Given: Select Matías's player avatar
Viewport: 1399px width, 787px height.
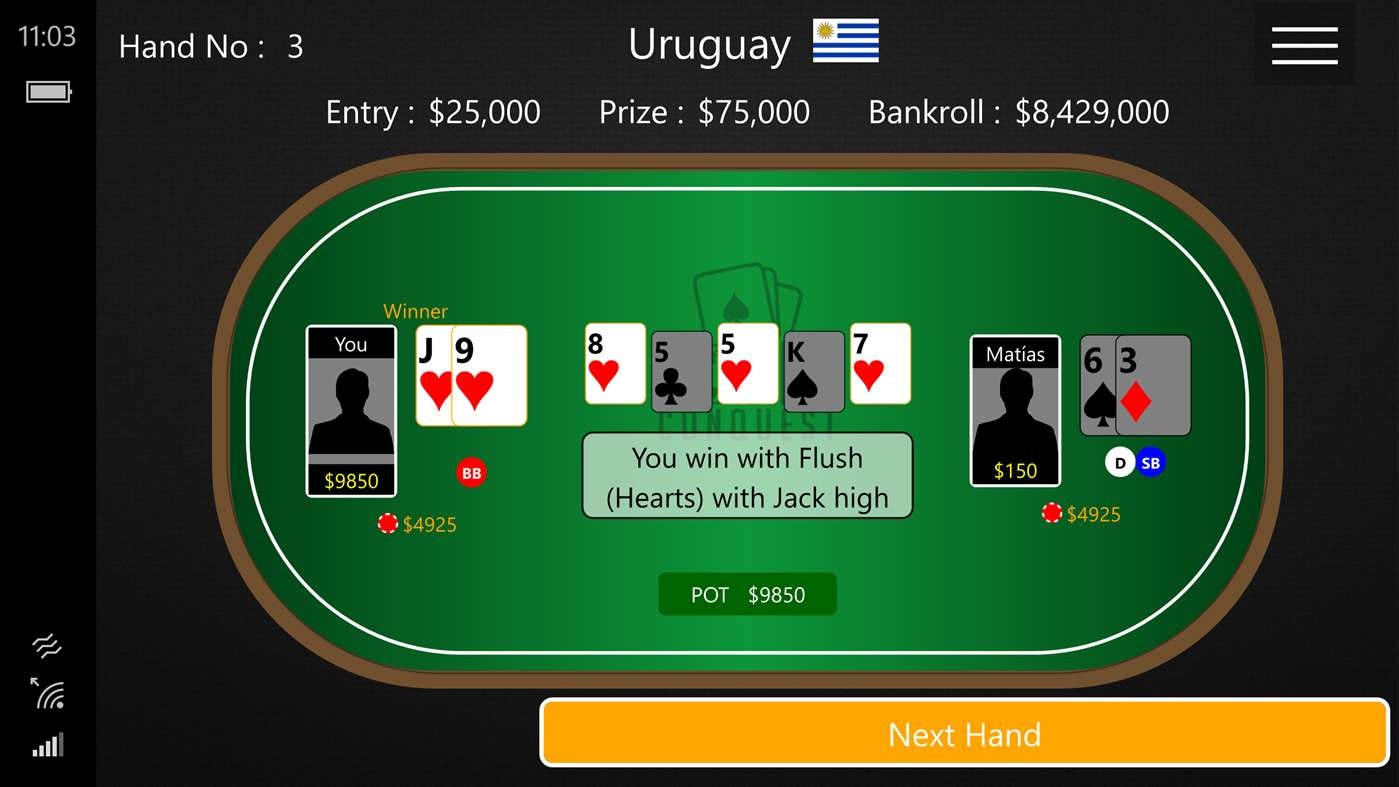Looking at the screenshot, I should tap(1015, 410).
